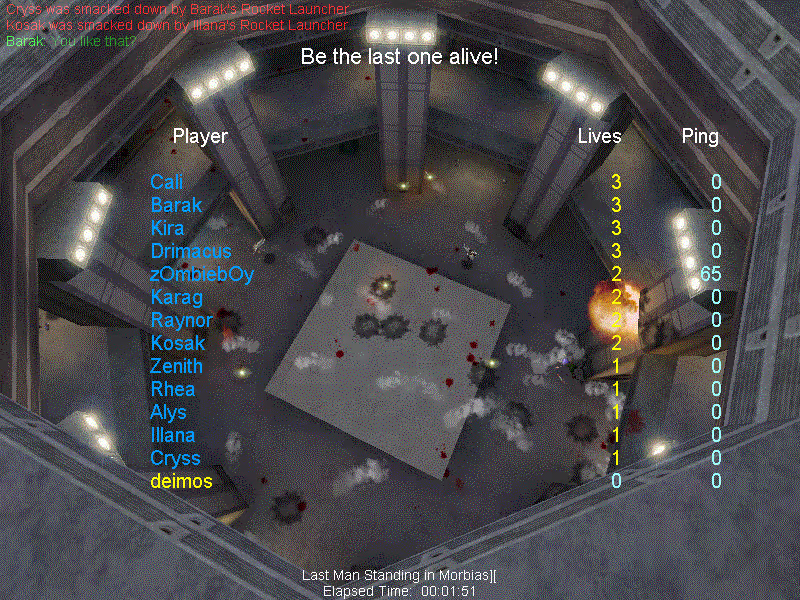800x600 pixels.
Task: Click Kosak in the player list
Action: point(176,343)
